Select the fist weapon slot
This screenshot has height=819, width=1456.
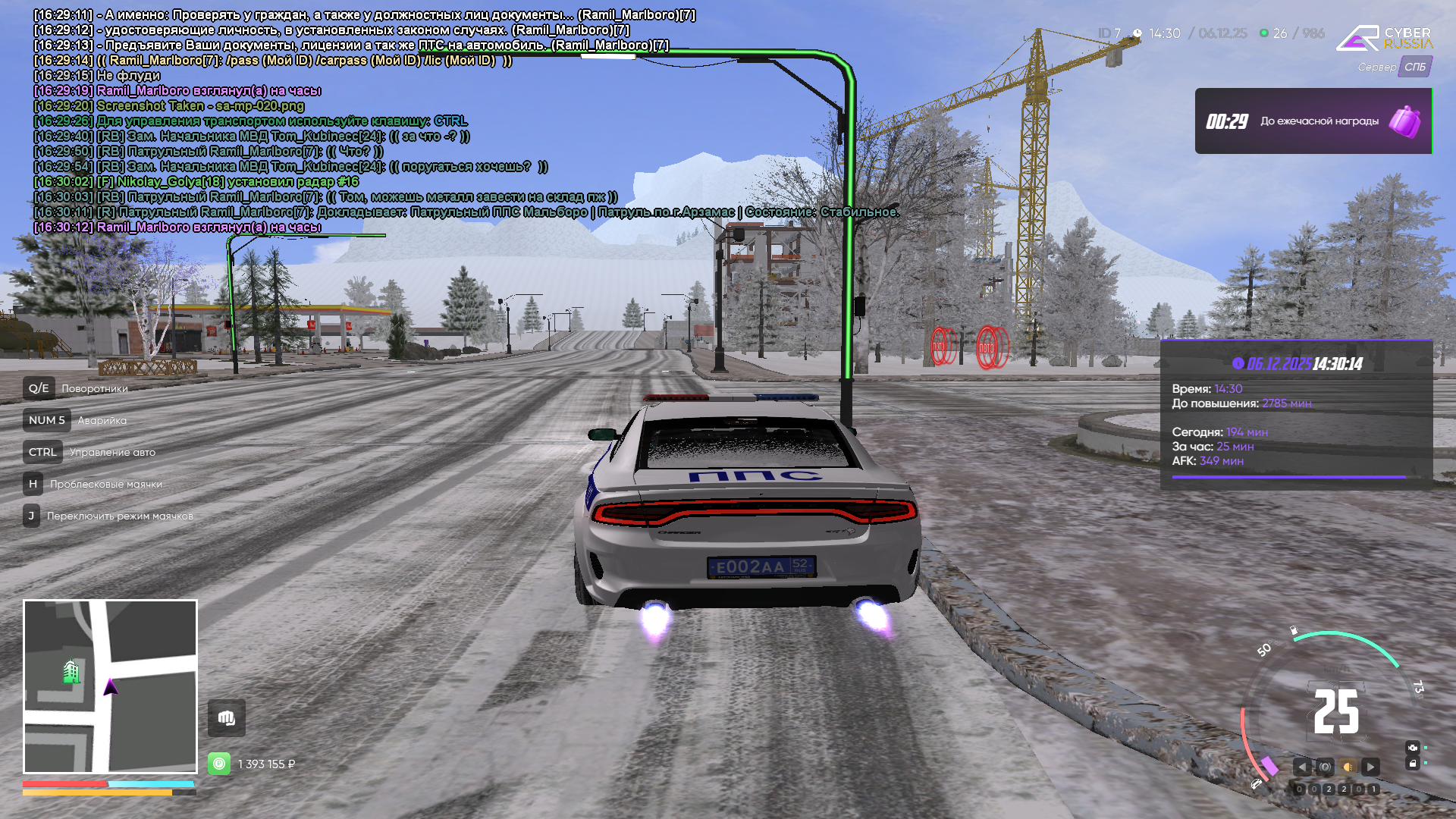point(227,717)
